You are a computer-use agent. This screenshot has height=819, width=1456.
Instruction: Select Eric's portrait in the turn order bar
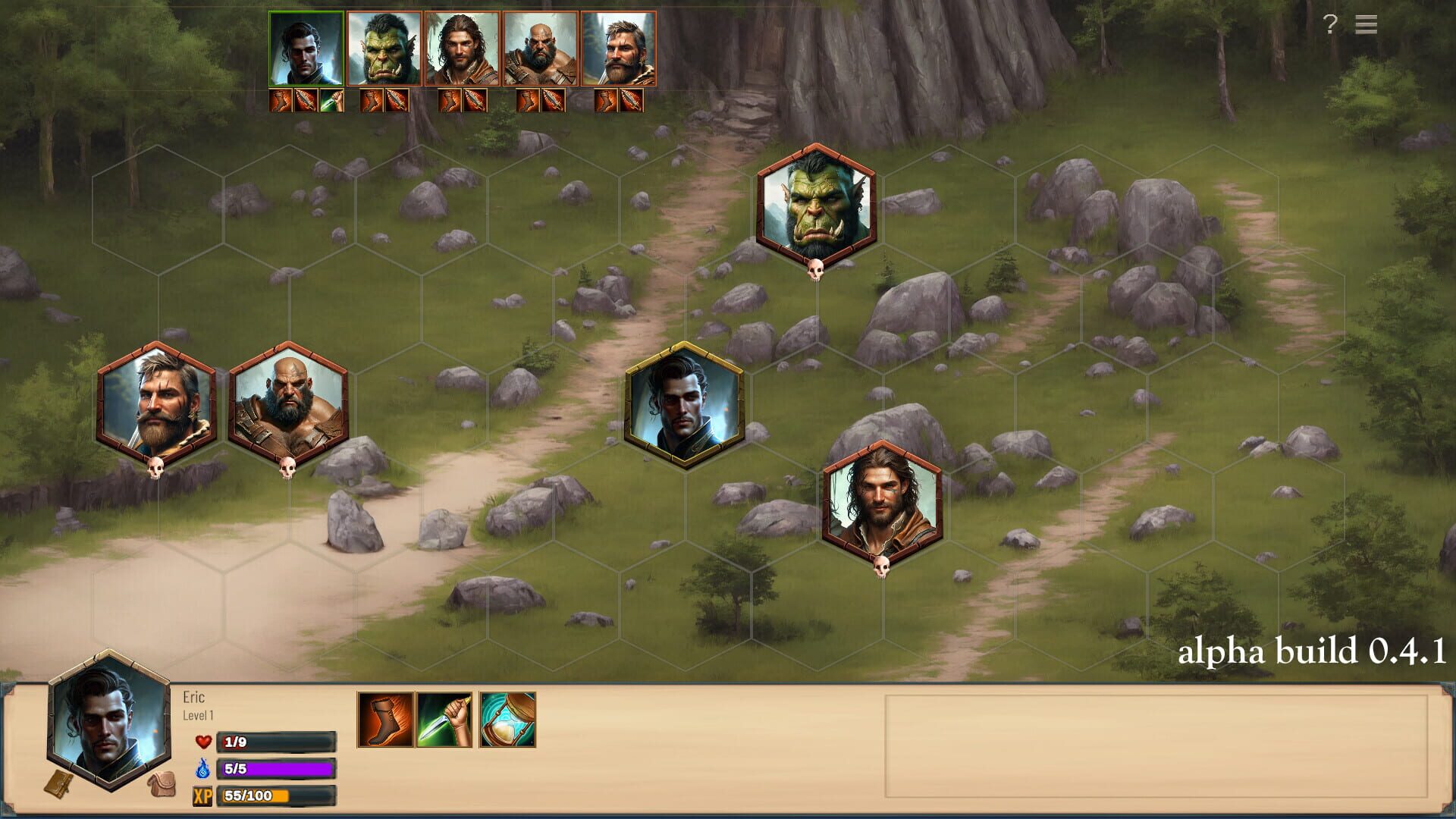(x=306, y=49)
